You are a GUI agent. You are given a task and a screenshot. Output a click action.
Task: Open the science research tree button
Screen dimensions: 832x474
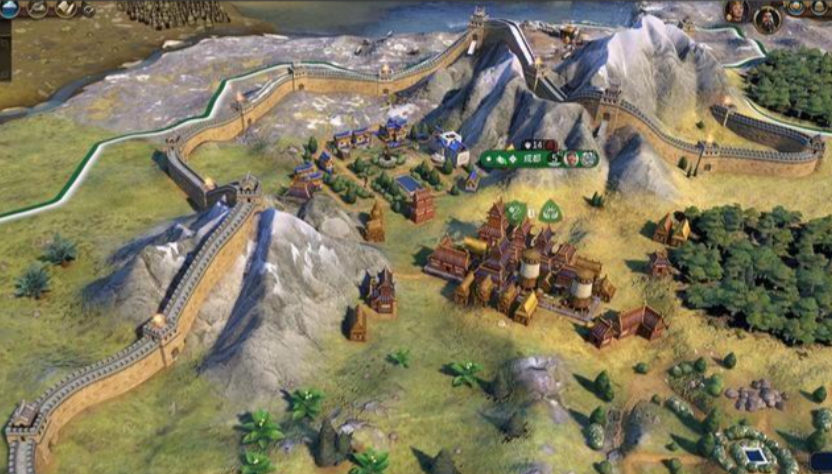(x=9, y=9)
